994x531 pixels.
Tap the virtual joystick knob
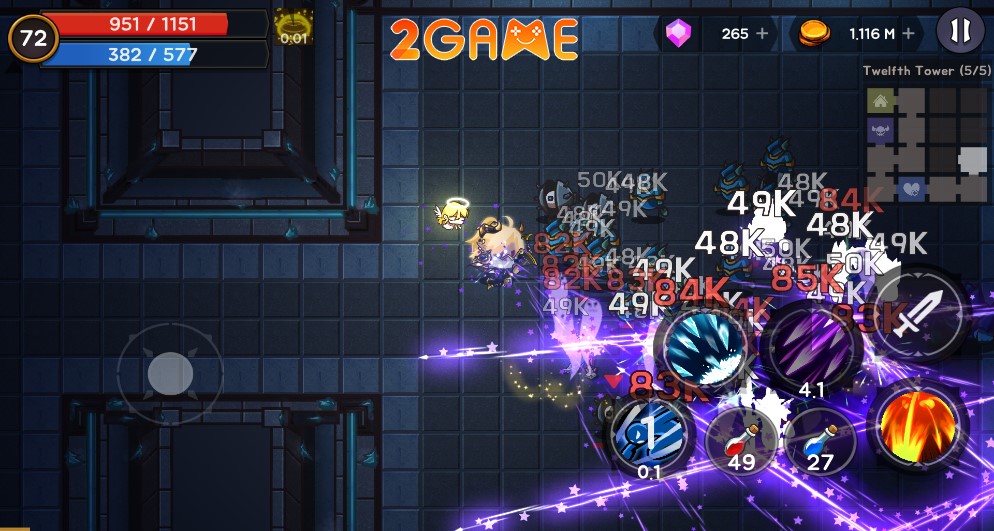(x=170, y=374)
